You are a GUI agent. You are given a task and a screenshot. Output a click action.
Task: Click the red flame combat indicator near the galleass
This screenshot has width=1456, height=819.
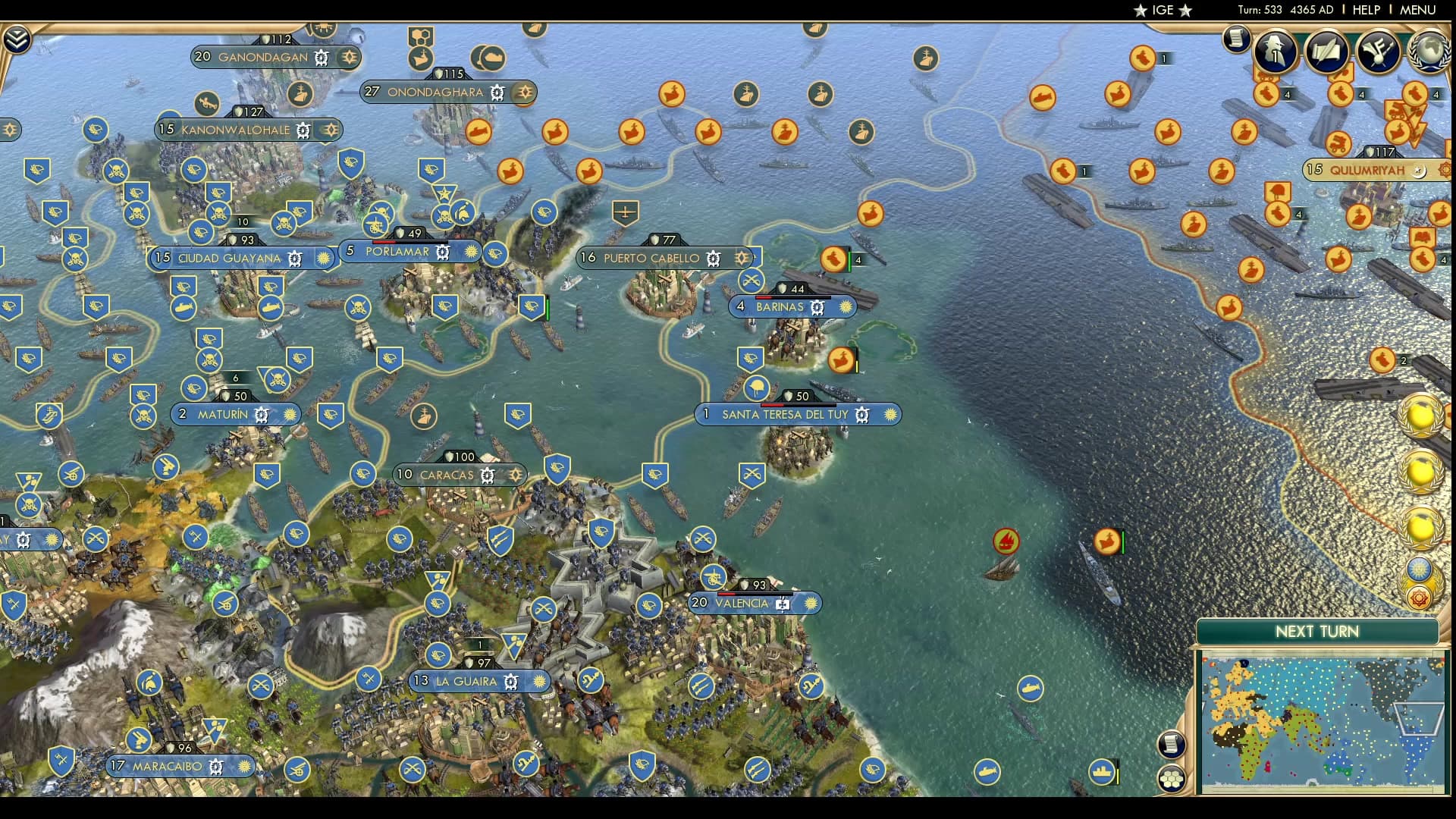(1006, 542)
